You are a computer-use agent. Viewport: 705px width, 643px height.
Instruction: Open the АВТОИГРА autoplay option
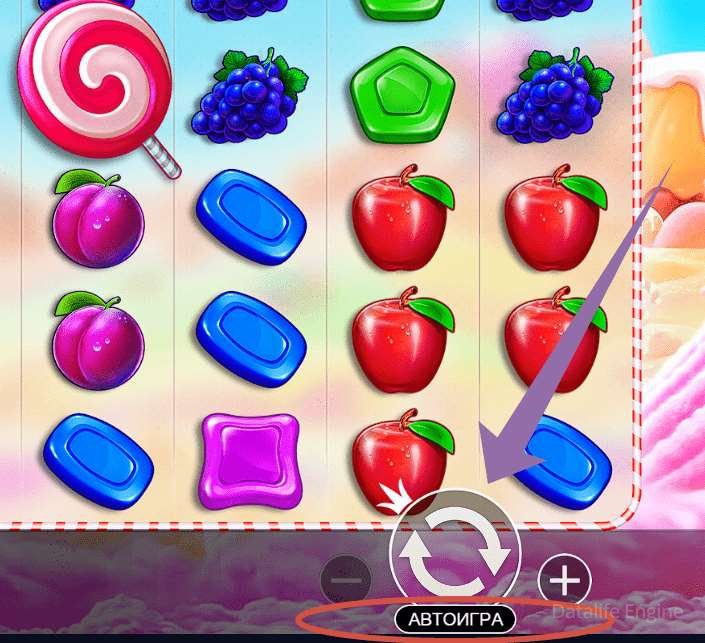pos(455,618)
